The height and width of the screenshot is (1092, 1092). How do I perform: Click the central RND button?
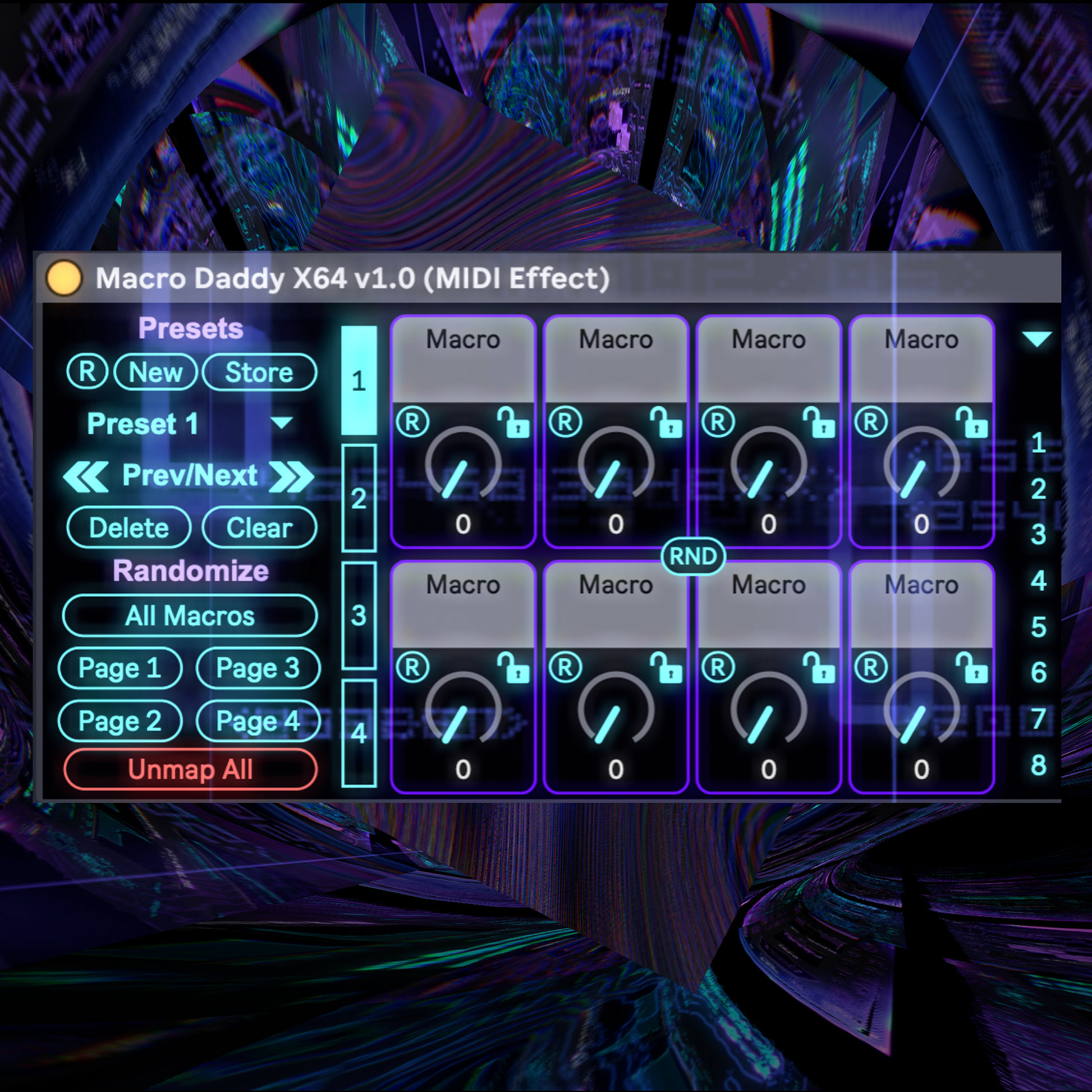(693, 556)
